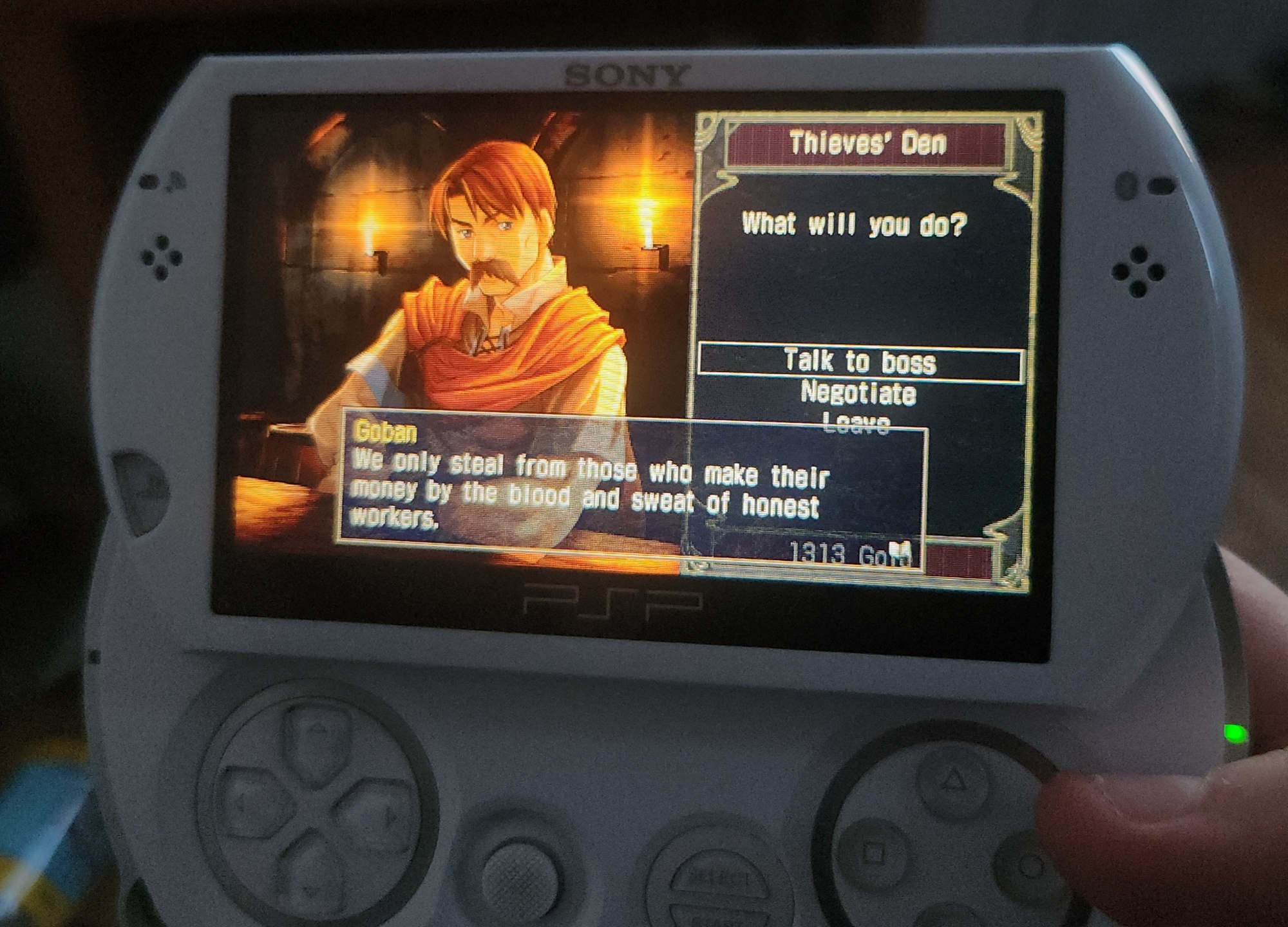Select the "Talk to boss" option
Image resolution: width=1288 pixels, height=927 pixels.
click(x=860, y=362)
